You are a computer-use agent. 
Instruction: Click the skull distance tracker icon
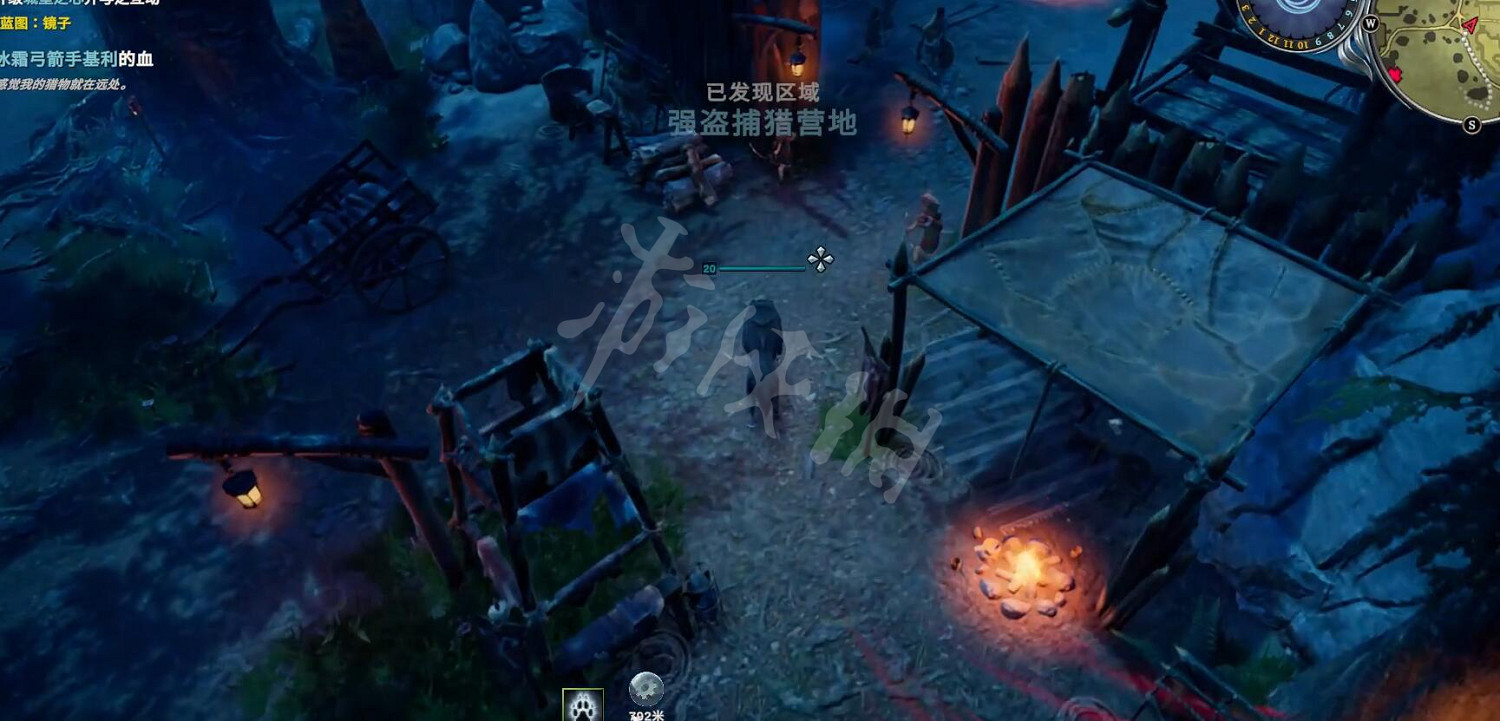(x=646, y=688)
